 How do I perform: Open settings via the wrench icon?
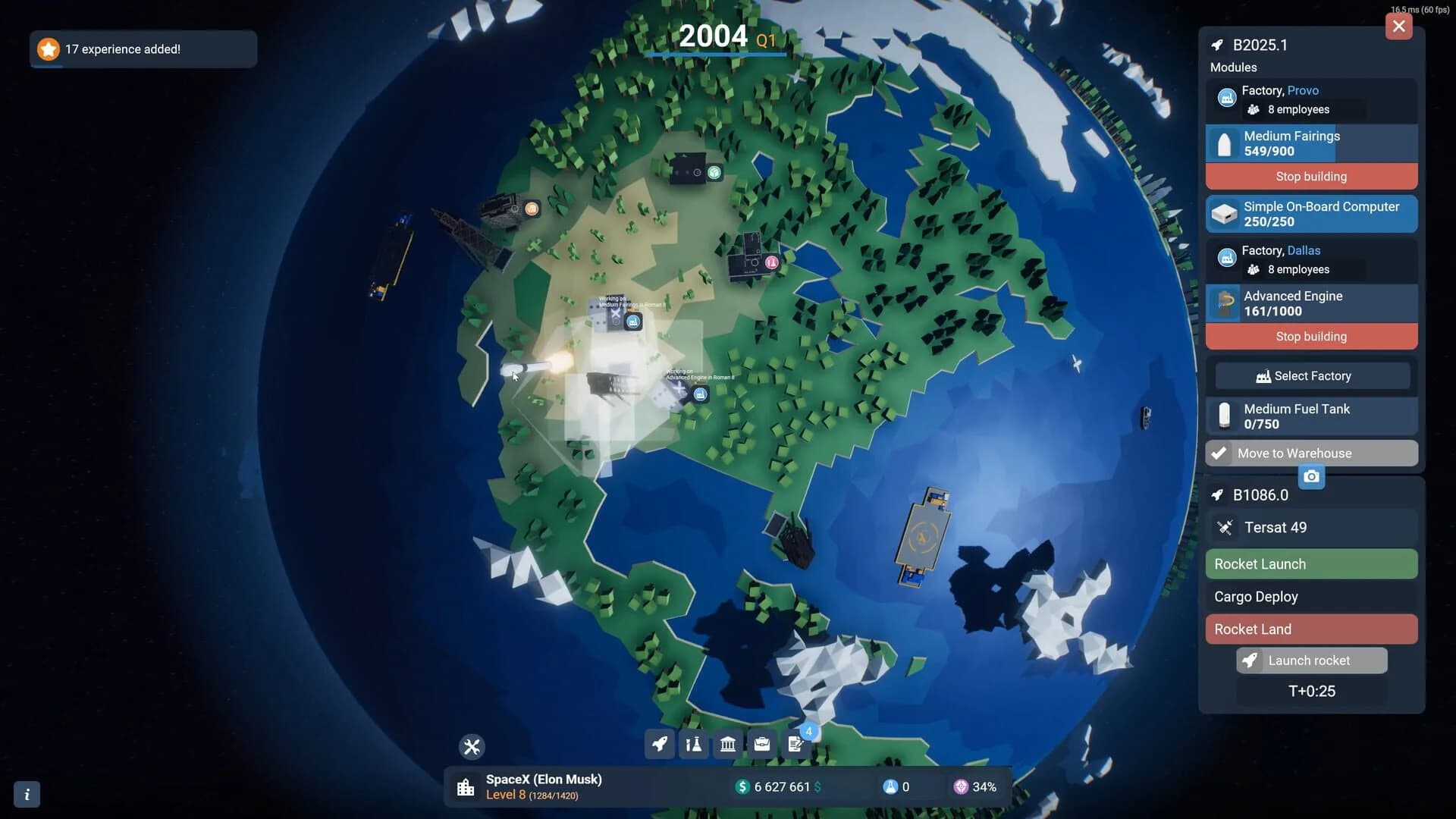472,746
